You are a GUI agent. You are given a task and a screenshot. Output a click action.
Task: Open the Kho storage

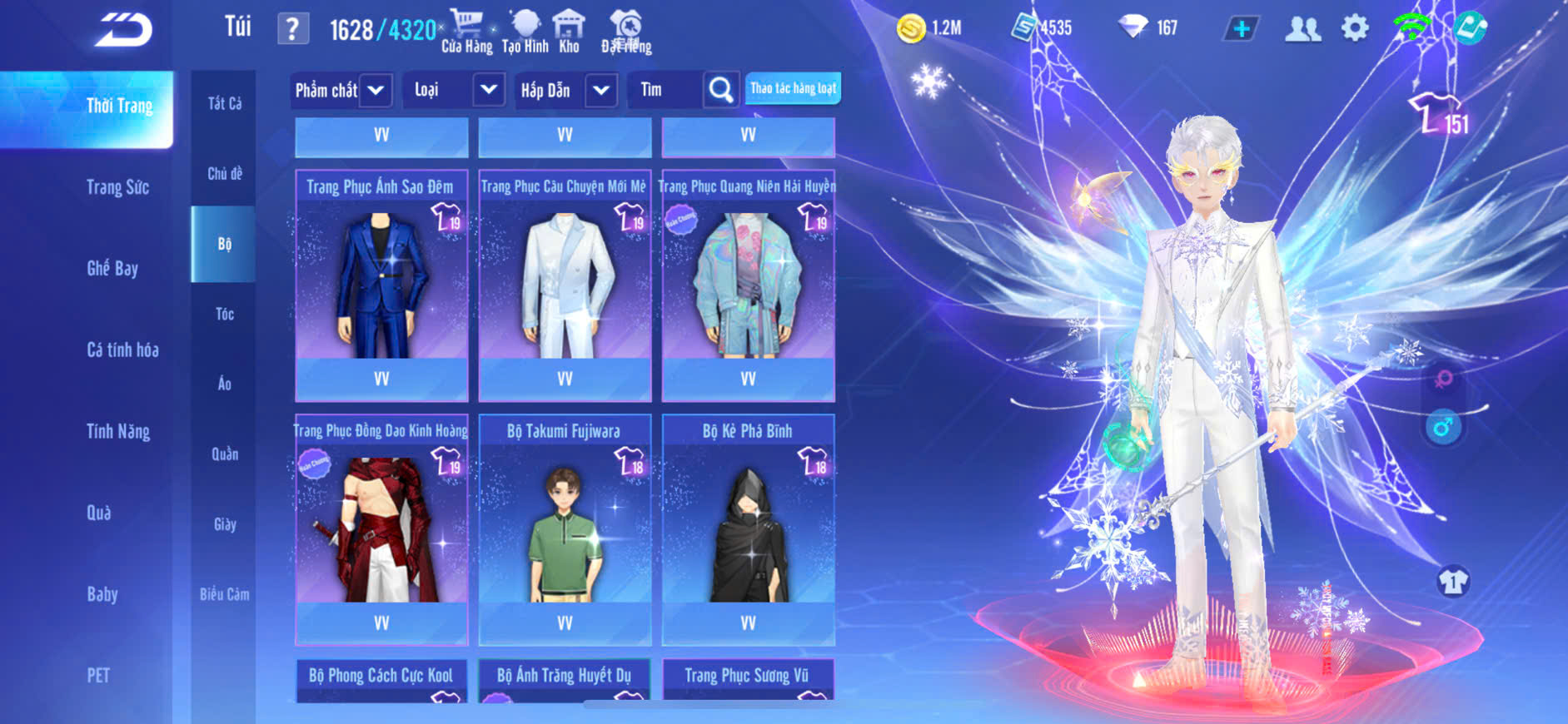coord(569,32)
